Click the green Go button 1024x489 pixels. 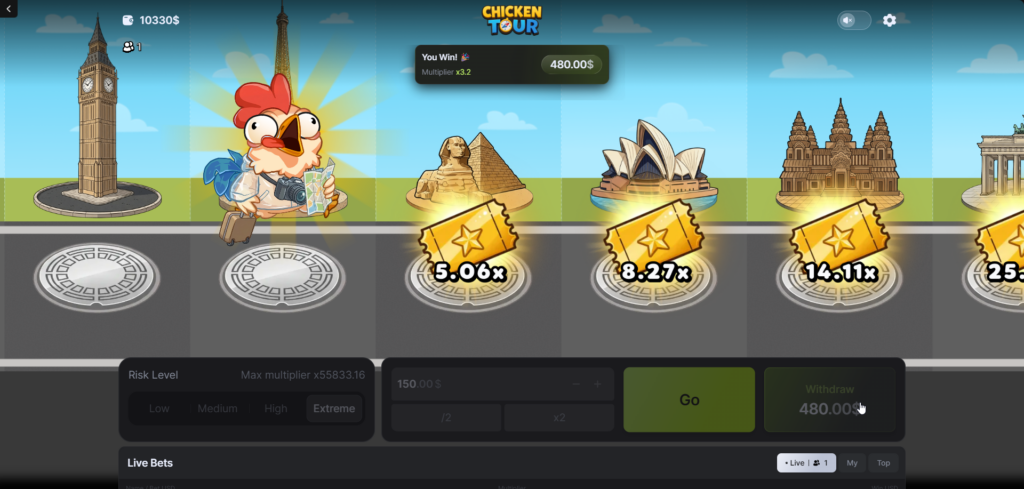point(689,400)
